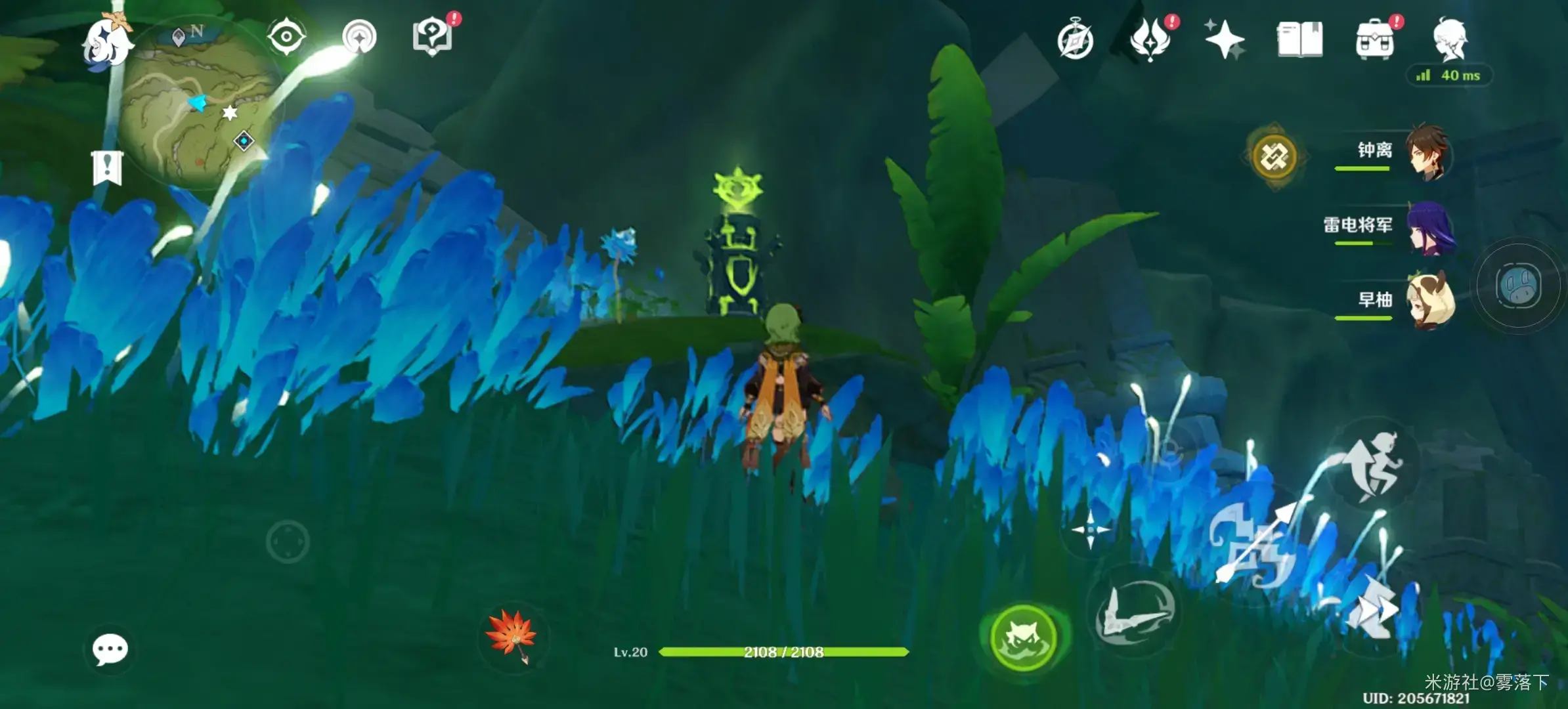Tap the jump button
1568x709 pixels.
click(x=1374, y=464)
